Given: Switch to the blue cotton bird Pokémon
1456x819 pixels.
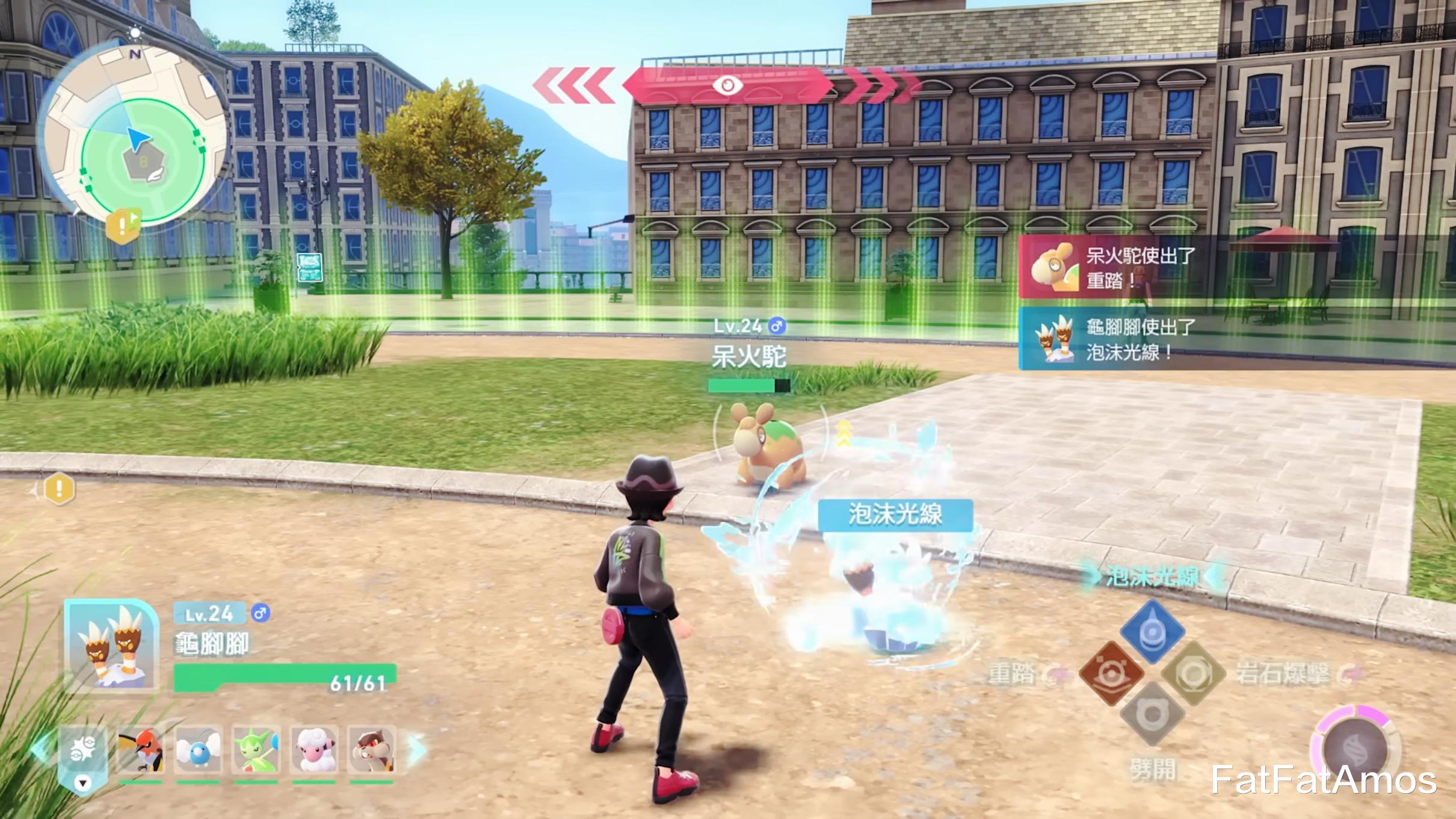Looking at the screenshot, I should [199, 750].
